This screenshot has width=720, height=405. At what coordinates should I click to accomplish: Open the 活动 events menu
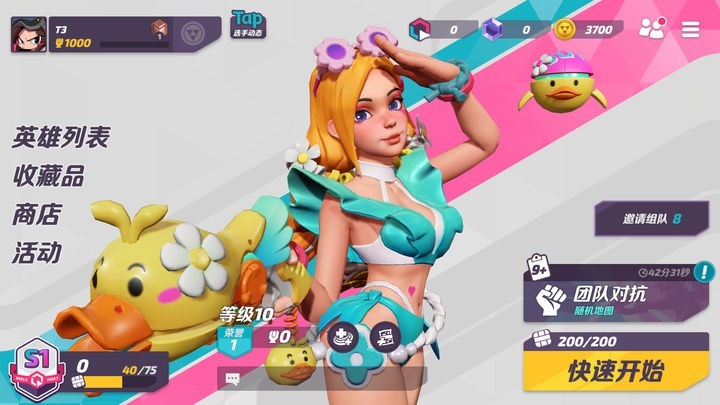click(37, 251)
